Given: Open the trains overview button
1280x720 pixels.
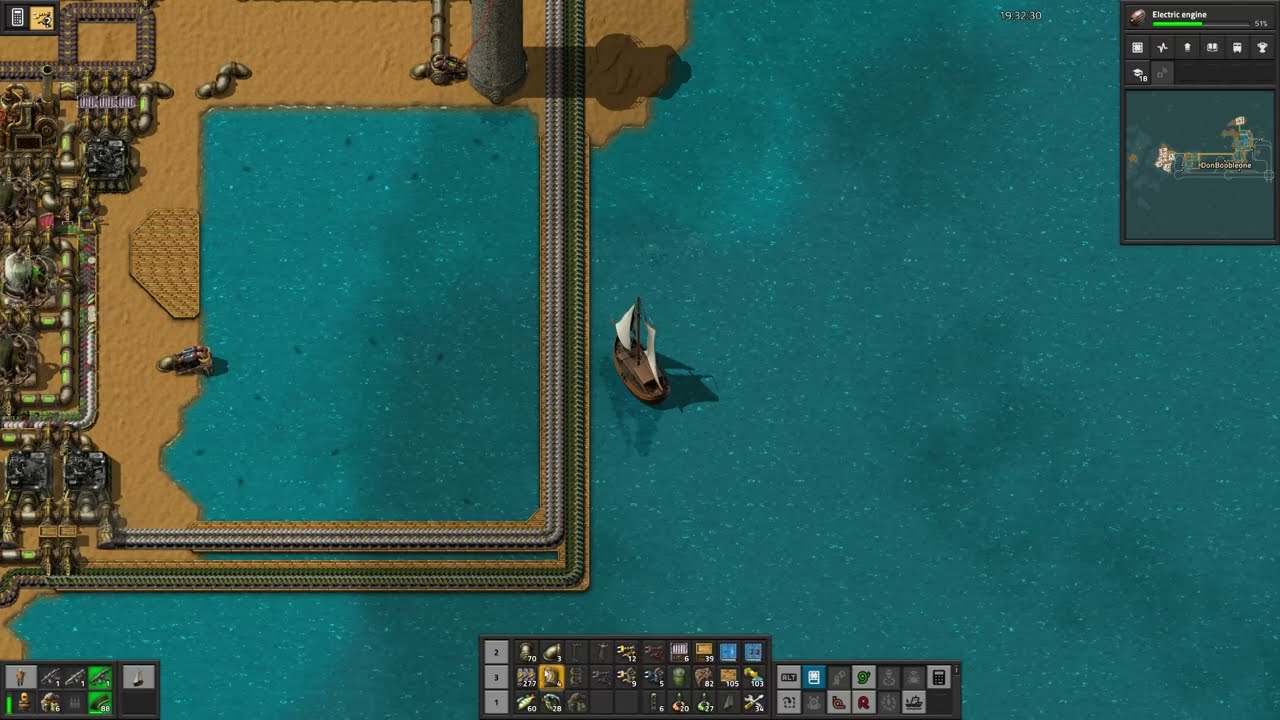Looking at the screenshot, I should [x=1237, y=47].
